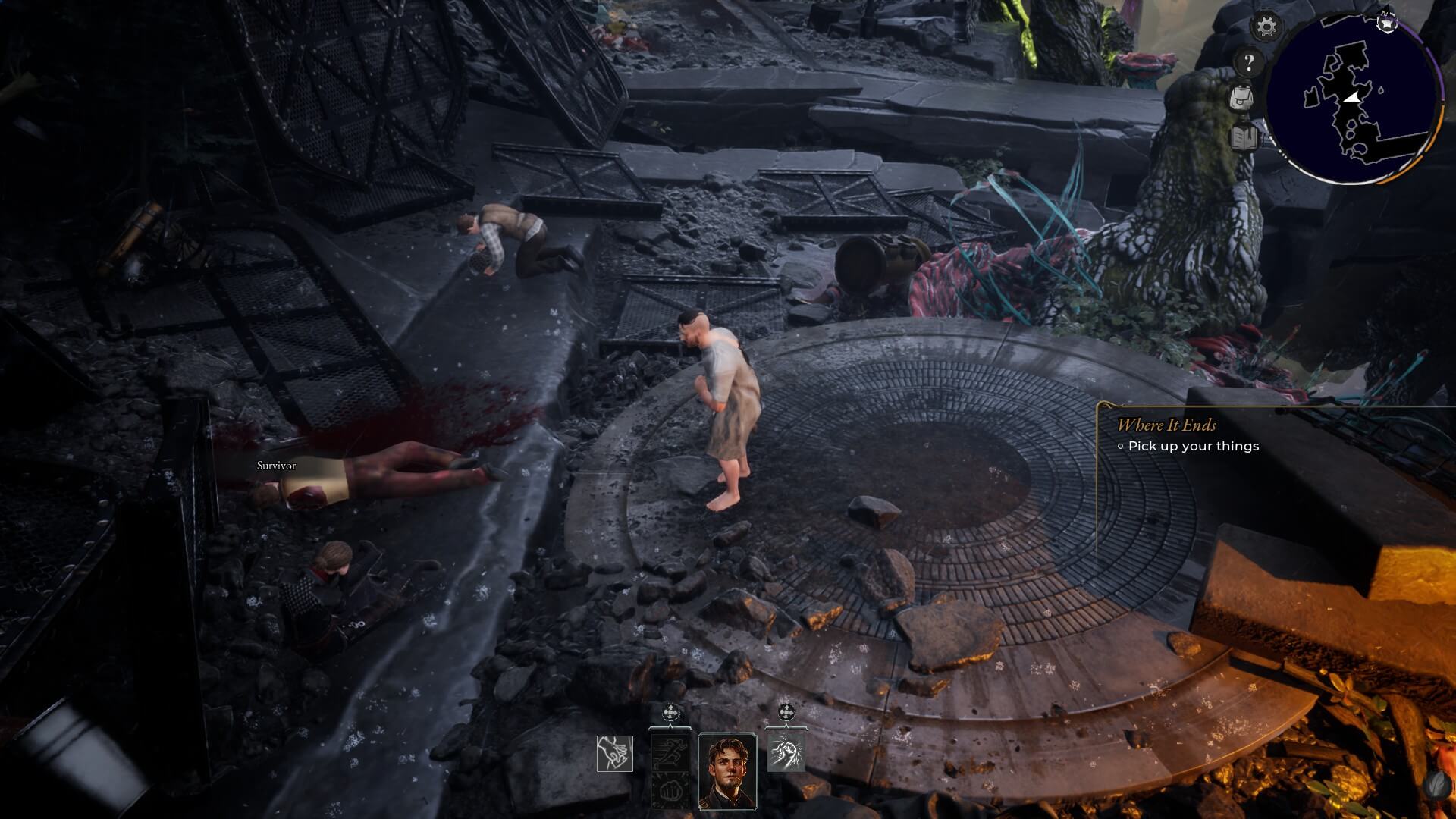Open the Where It Ends quest tracker

pyautogui.click(x=1166, y=425)
